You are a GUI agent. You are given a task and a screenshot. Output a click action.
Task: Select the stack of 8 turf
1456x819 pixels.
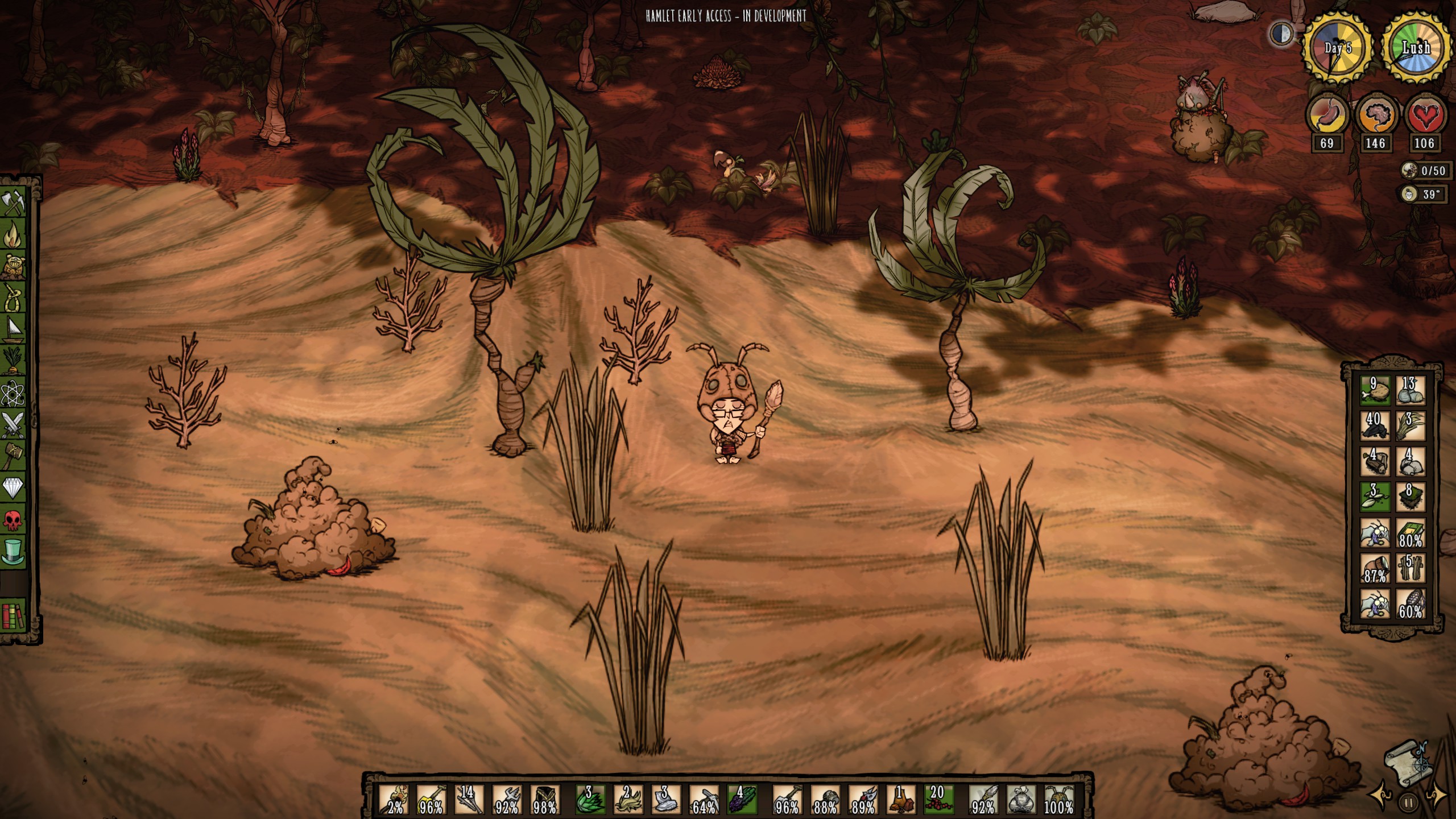pos(1410,497)
